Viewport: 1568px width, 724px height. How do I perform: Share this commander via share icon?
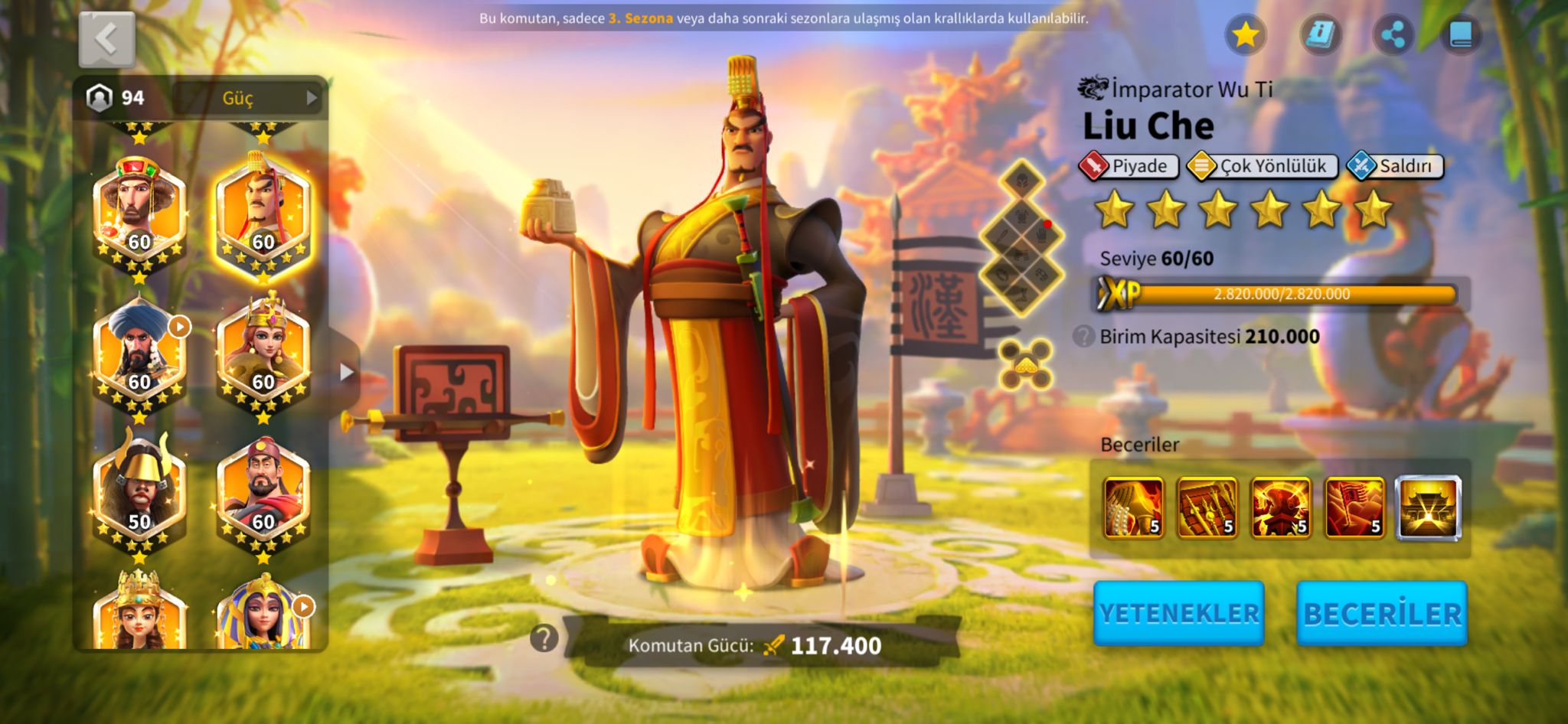click(1393, 34)
